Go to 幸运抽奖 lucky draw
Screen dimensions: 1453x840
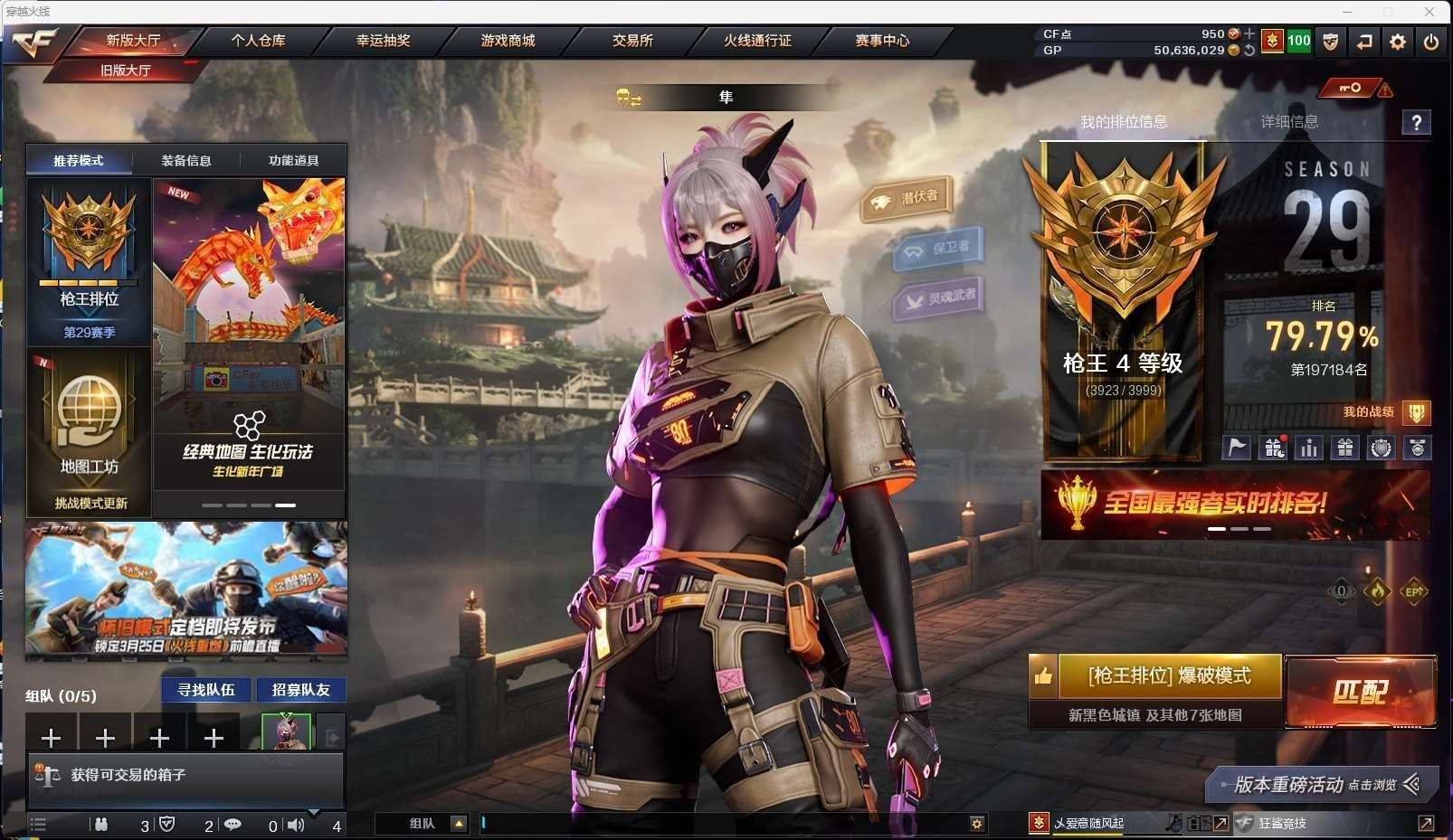pyautogui.click(x=383, y=41)
